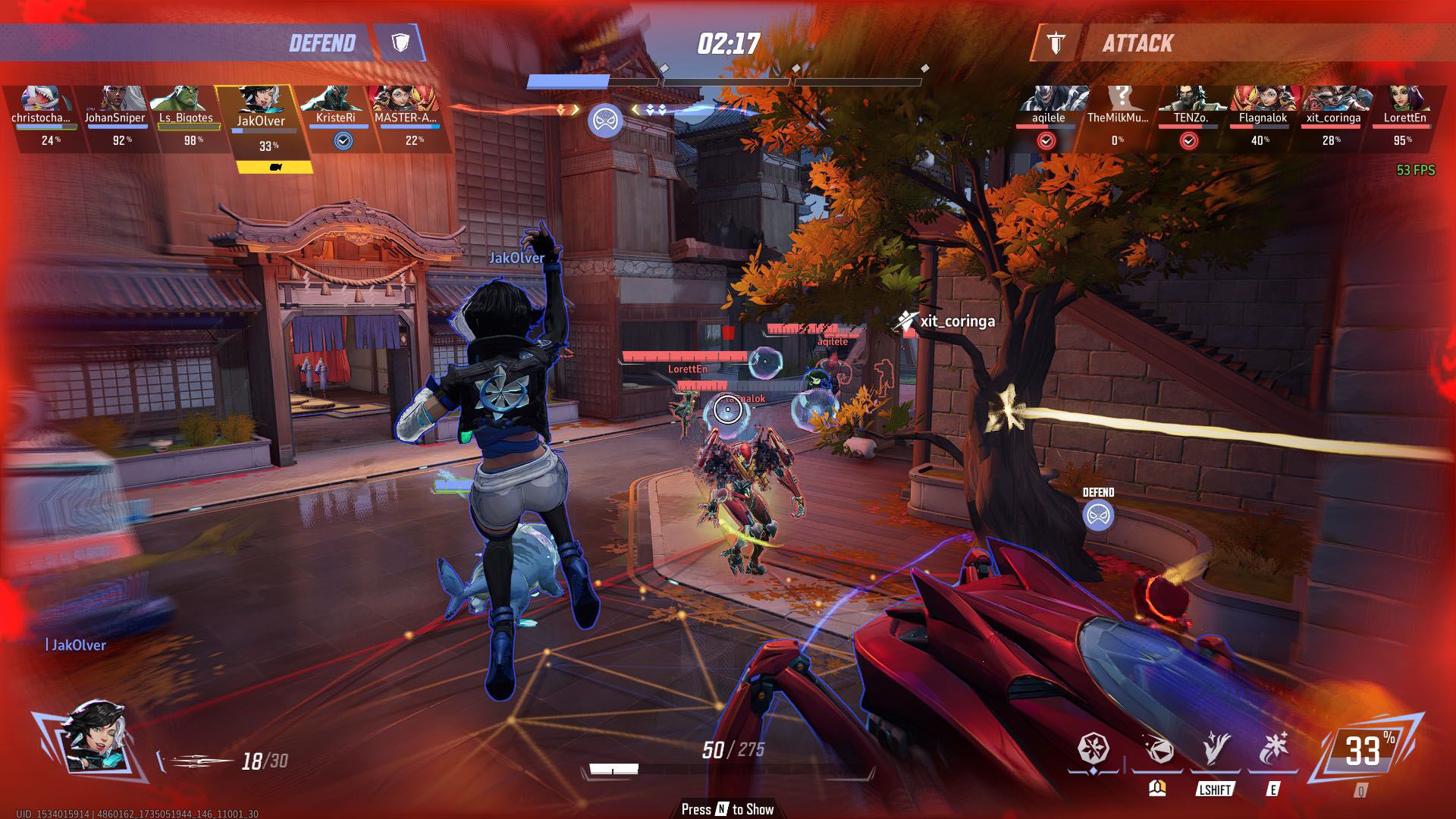Click the Attack team sword-shield icon
This screenshot has height=819, width=1456.
[x=1056, y=43]
